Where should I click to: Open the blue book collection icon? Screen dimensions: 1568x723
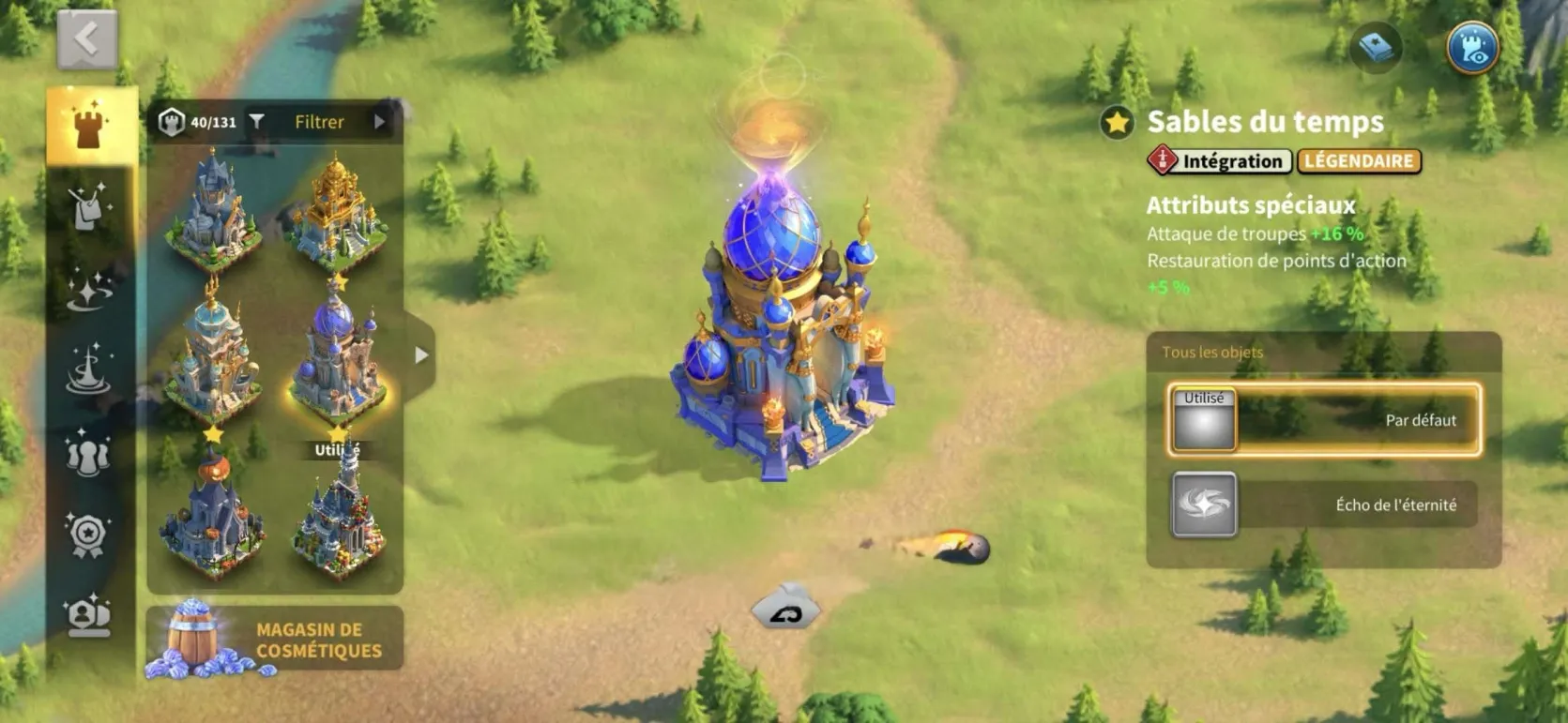1376,49
